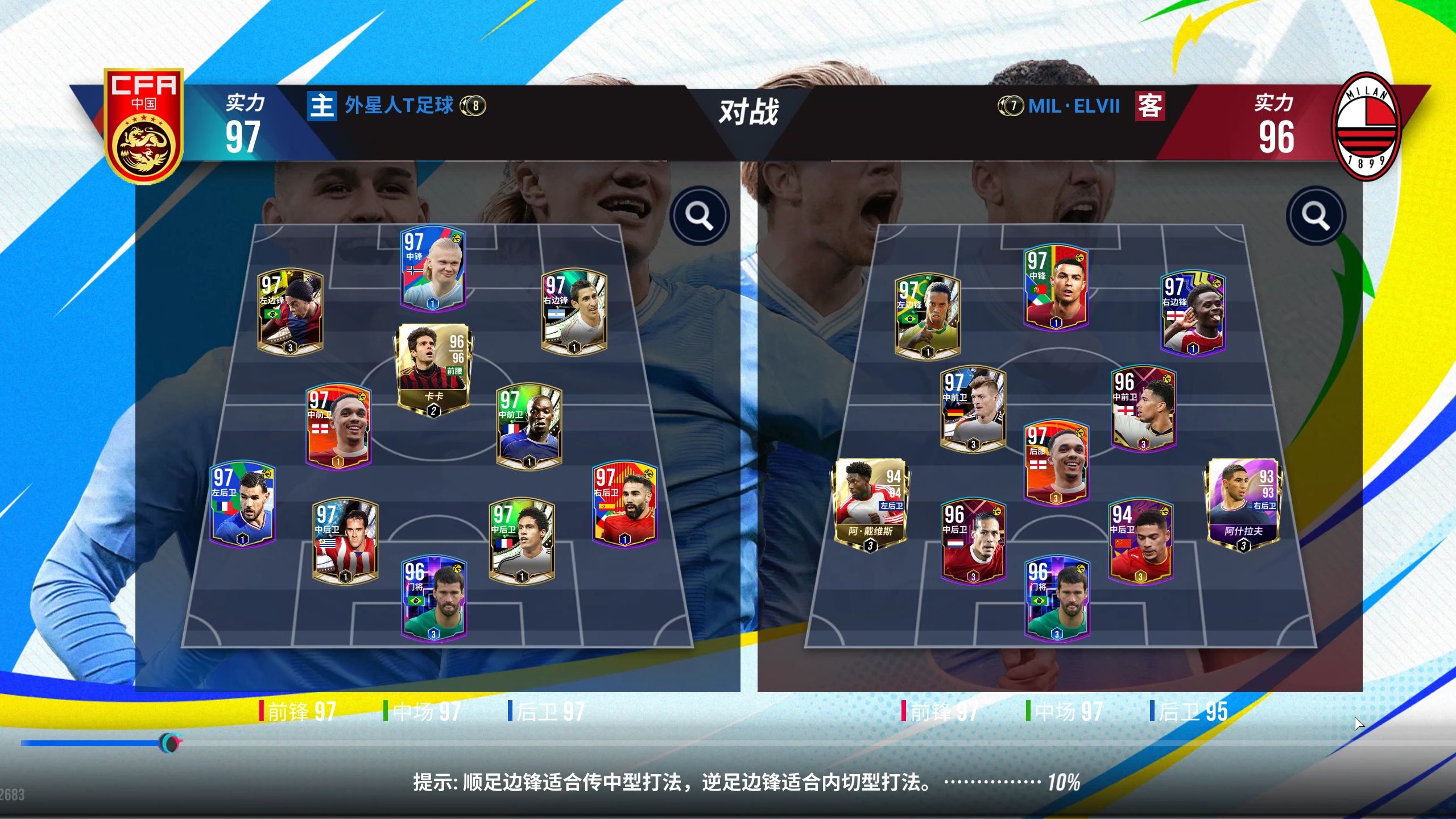Pick Theo Hernández's left back card
This screenshot has height=819, width=1456.
(x=243, y=503)
